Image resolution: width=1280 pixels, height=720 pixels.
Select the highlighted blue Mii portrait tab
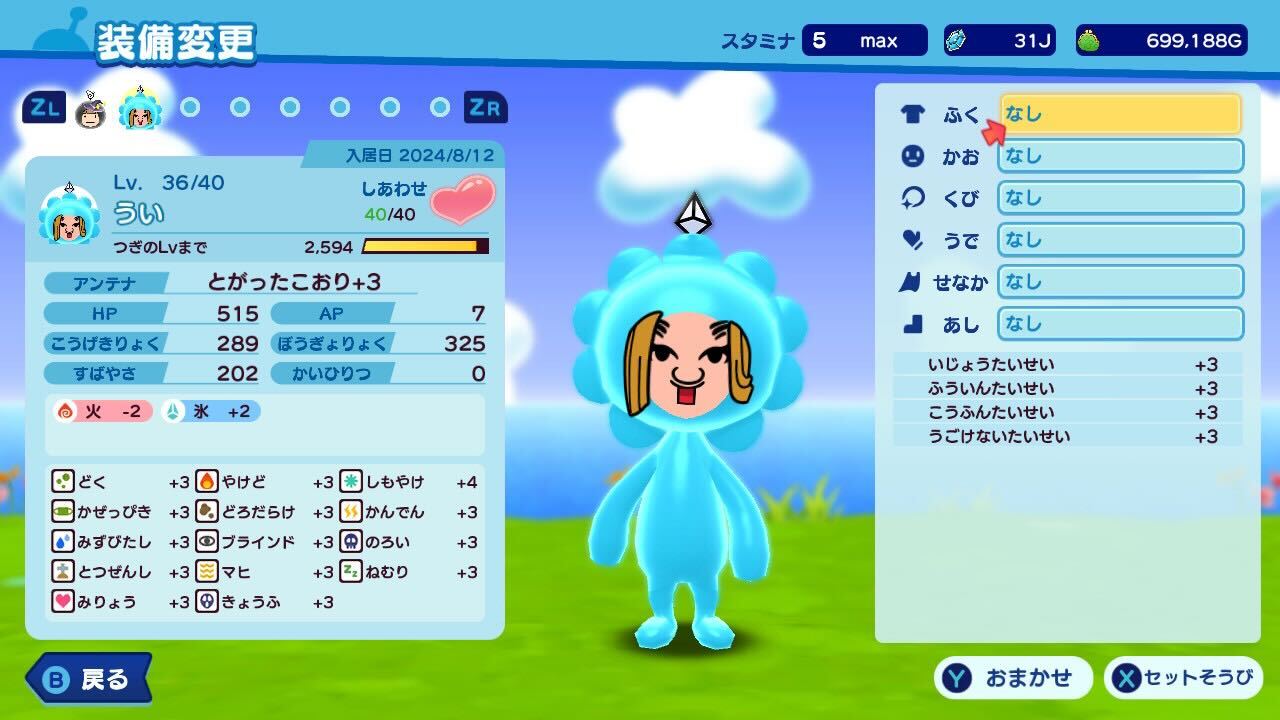pos(140,110)
